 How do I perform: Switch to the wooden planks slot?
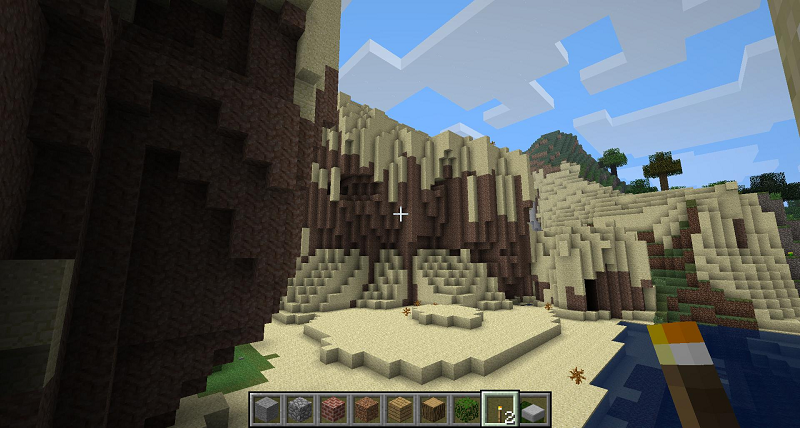[x=399, y=409]
